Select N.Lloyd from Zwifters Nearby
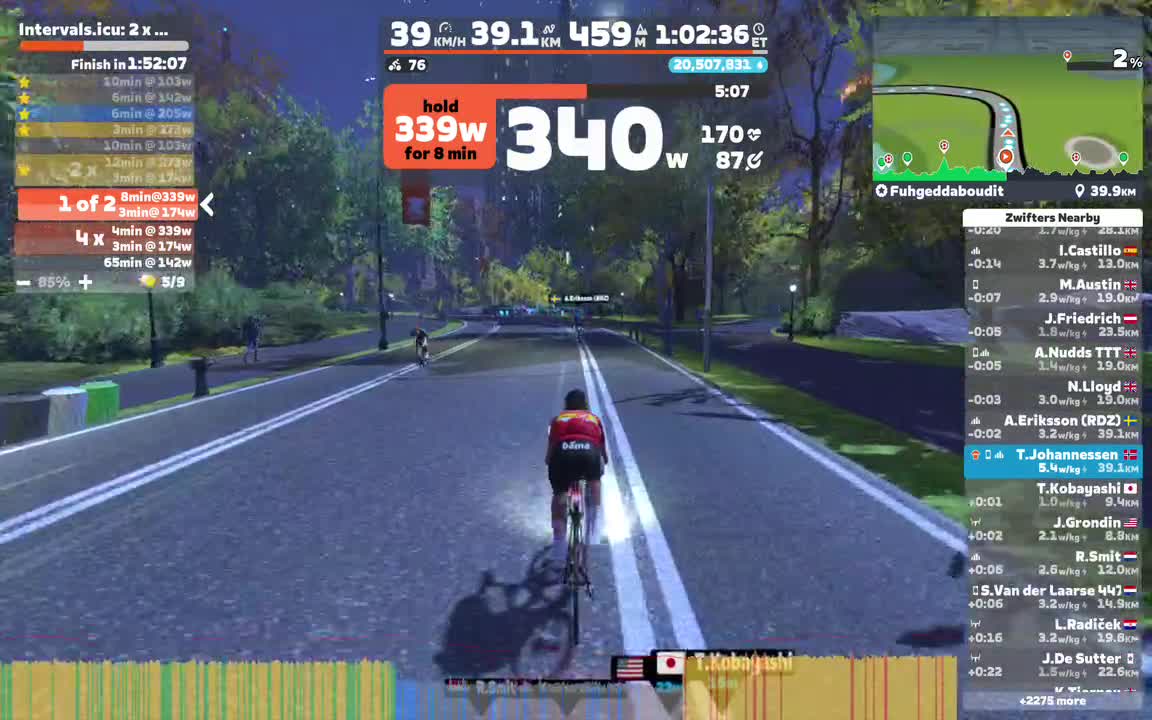The height and width of the screenshot is (720, 1152). tap(1052, 393)
